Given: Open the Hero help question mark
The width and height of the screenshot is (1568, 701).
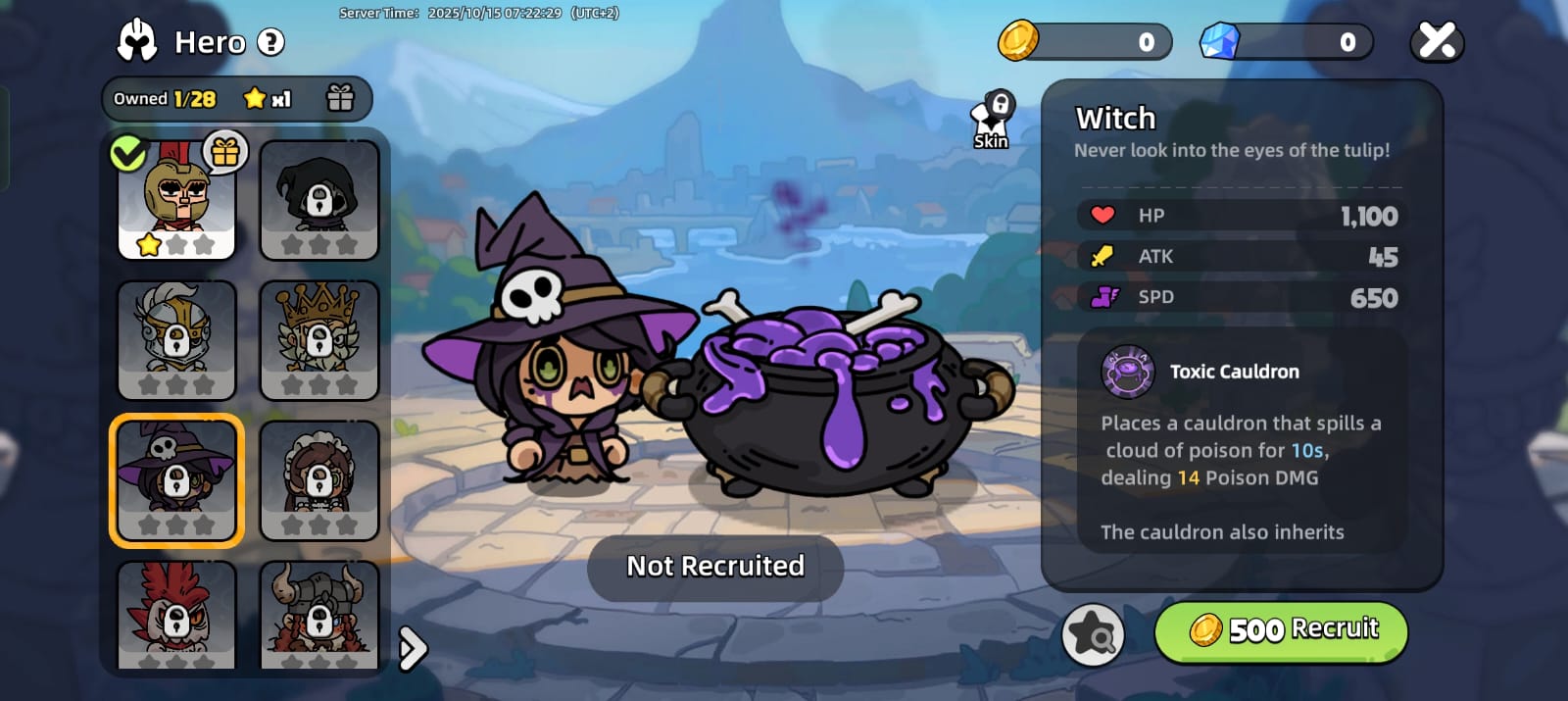Looking at the screenshot, I should pos(270,42).
